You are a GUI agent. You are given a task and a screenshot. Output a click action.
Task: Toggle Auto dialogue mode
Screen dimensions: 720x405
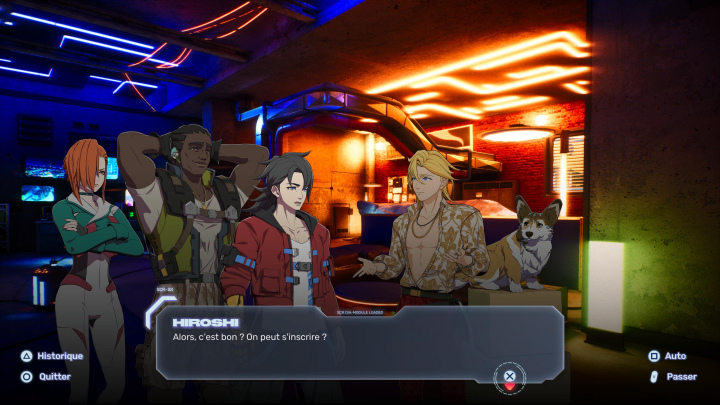click(x=667, y=356)
